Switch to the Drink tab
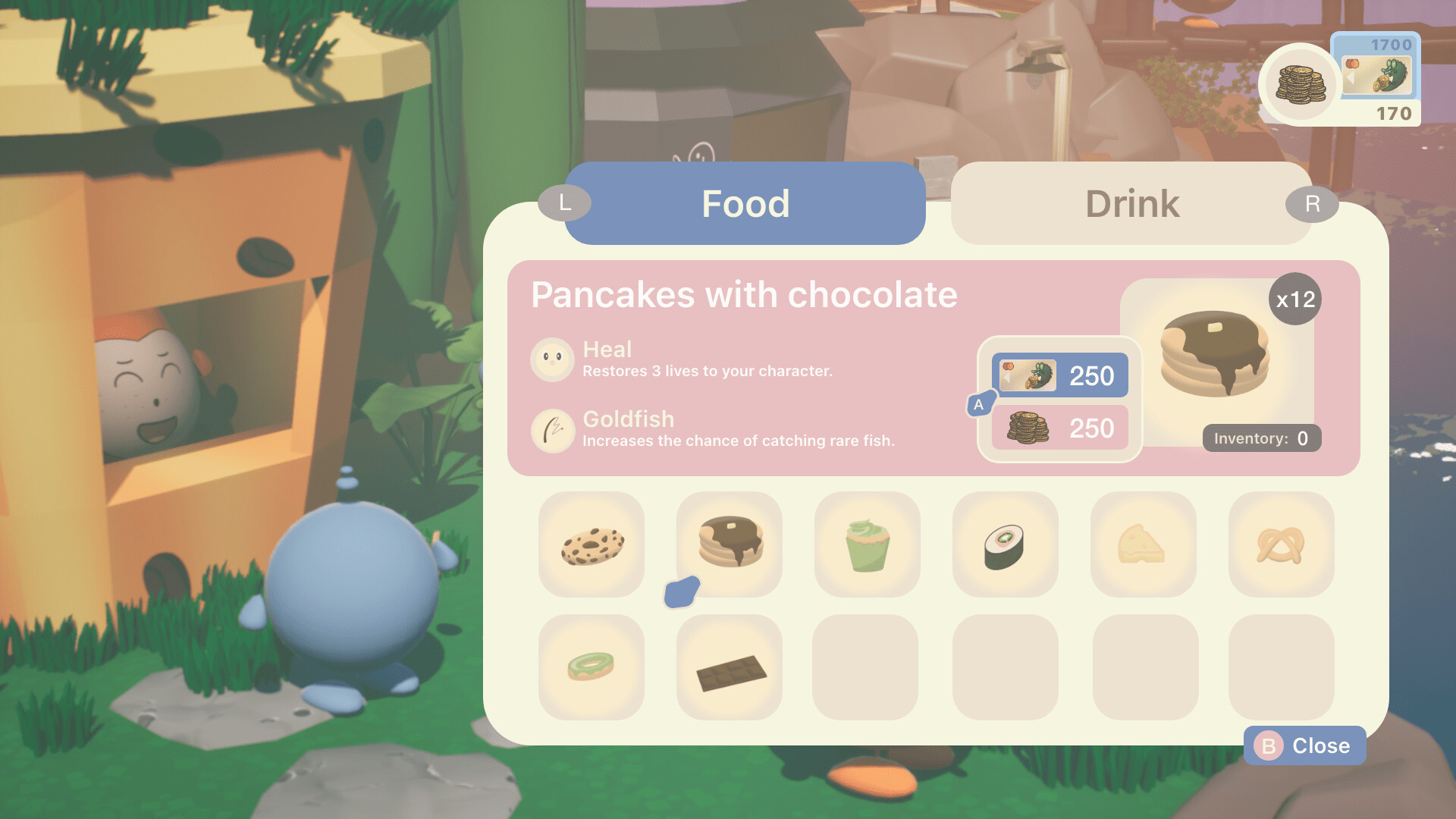Viewport: 1456px width, 819px height. [x=1131, y=203]
